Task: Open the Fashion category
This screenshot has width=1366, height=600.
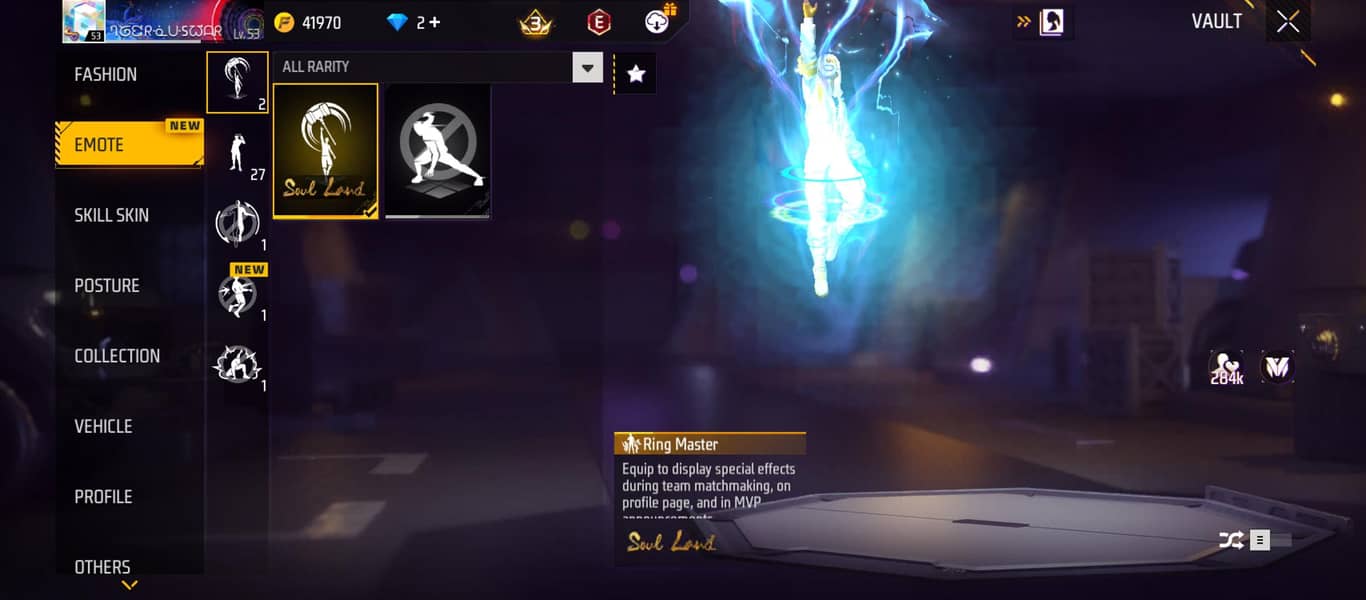Action: (106, 75)
